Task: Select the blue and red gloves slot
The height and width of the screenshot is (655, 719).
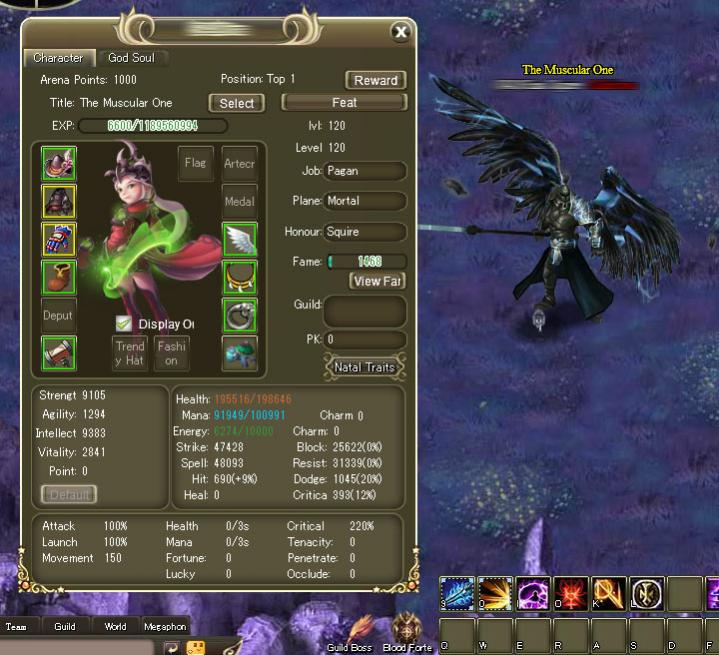Action: pos(59,239)
